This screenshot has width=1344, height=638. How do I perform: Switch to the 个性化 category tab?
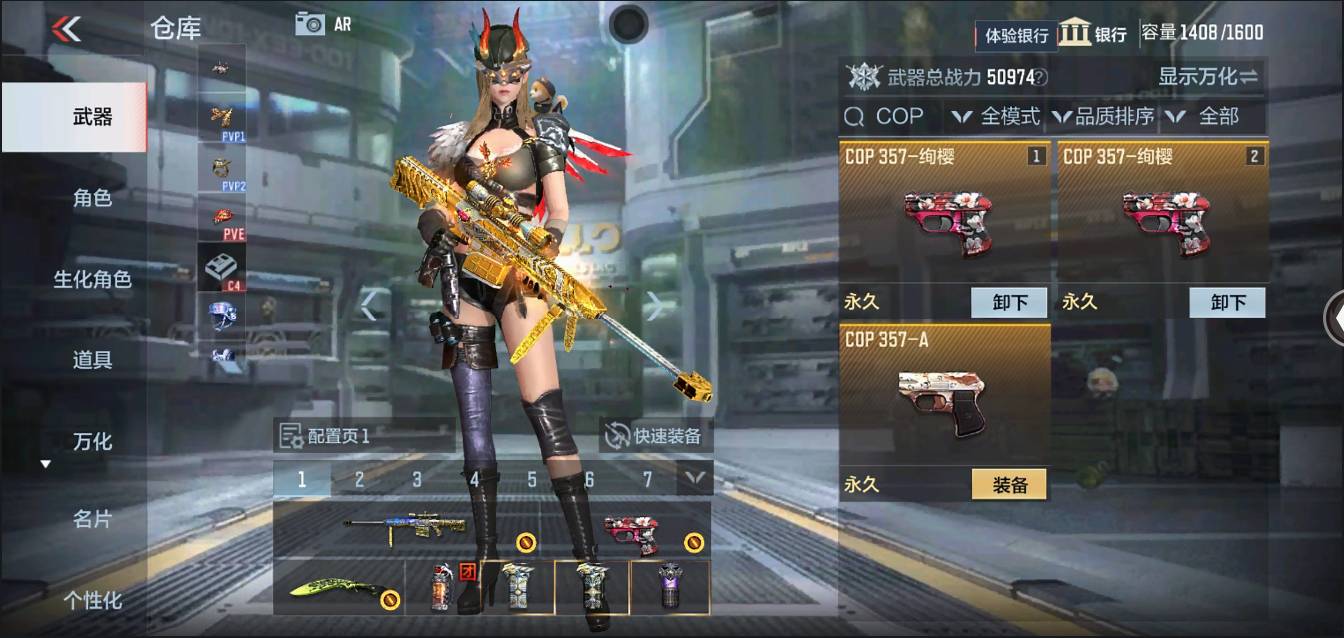point(92,600)
